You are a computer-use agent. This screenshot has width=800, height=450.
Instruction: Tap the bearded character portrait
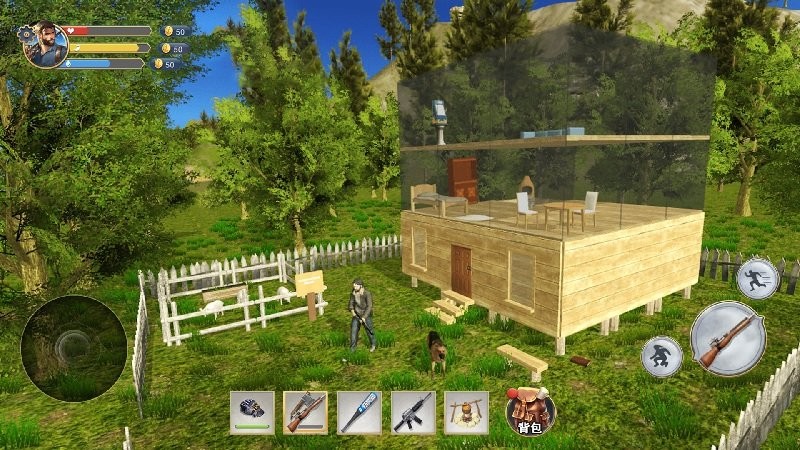point(47,45)
